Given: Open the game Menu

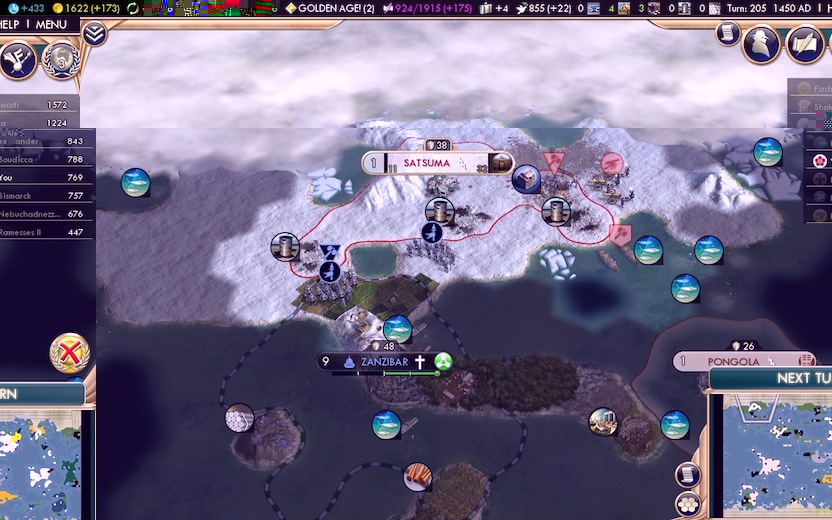Looking at the screenshot, I should click(49, 24).
